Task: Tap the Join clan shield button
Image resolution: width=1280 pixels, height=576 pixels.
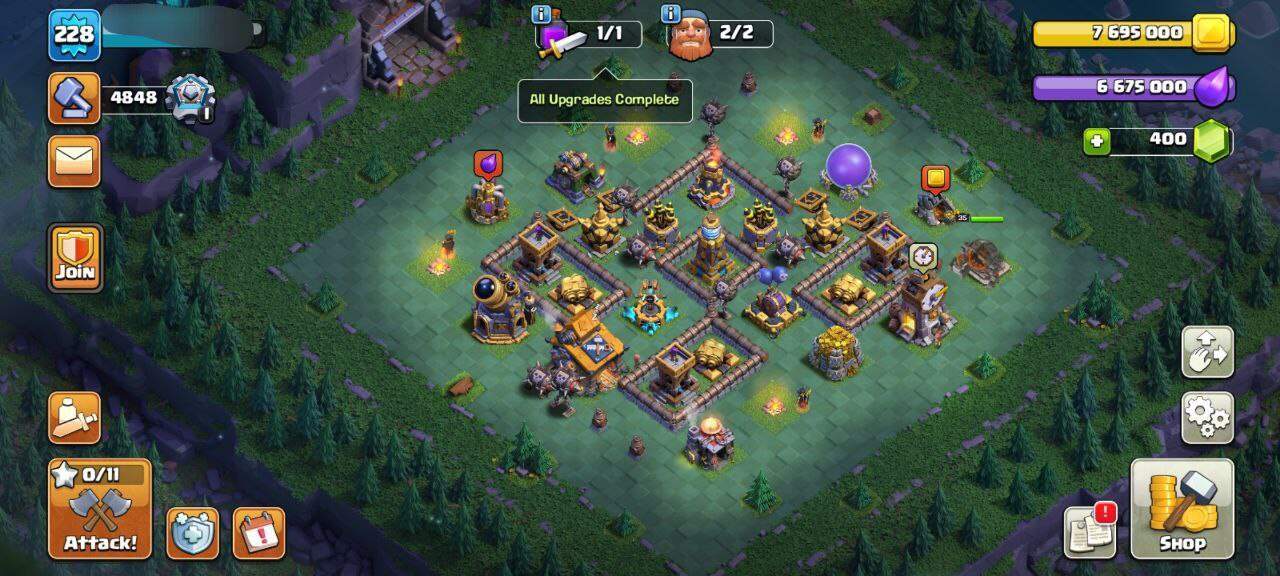Action: coord(75,257)
